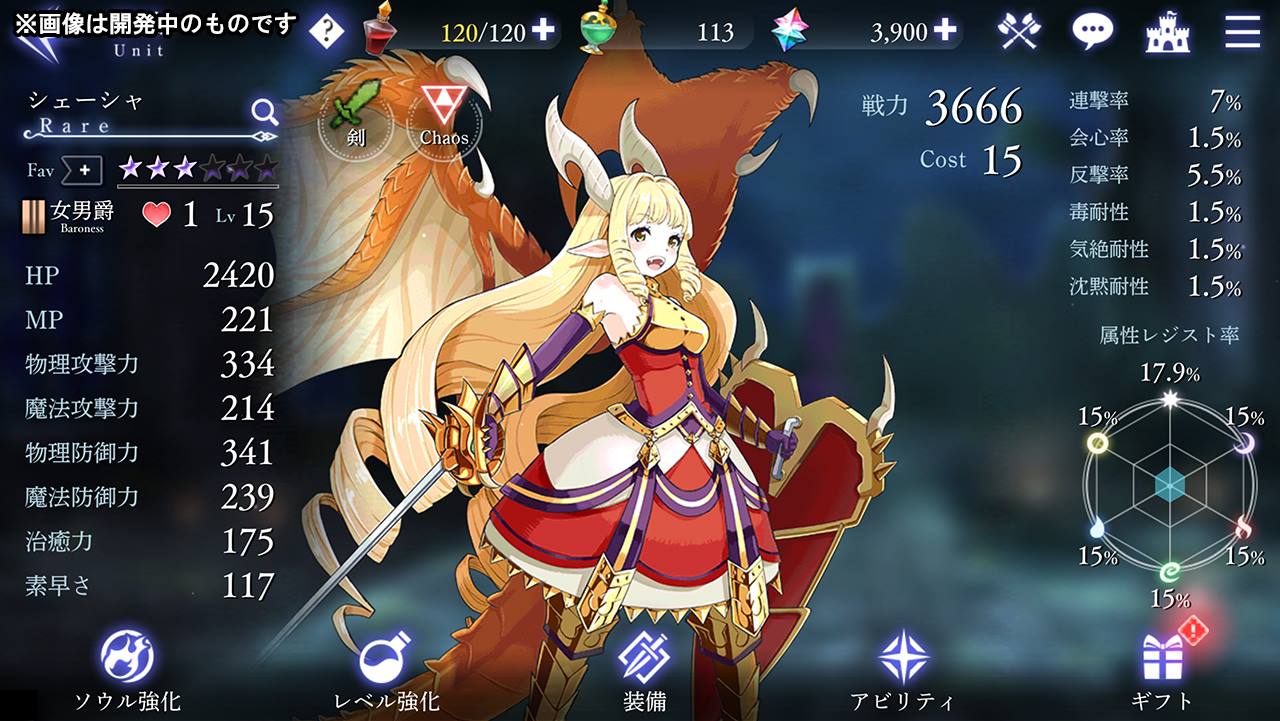View the 属性レジスト率 hexagon chart
The height and width of the screenshot is (721, 1280).
tap(1169, 486)
